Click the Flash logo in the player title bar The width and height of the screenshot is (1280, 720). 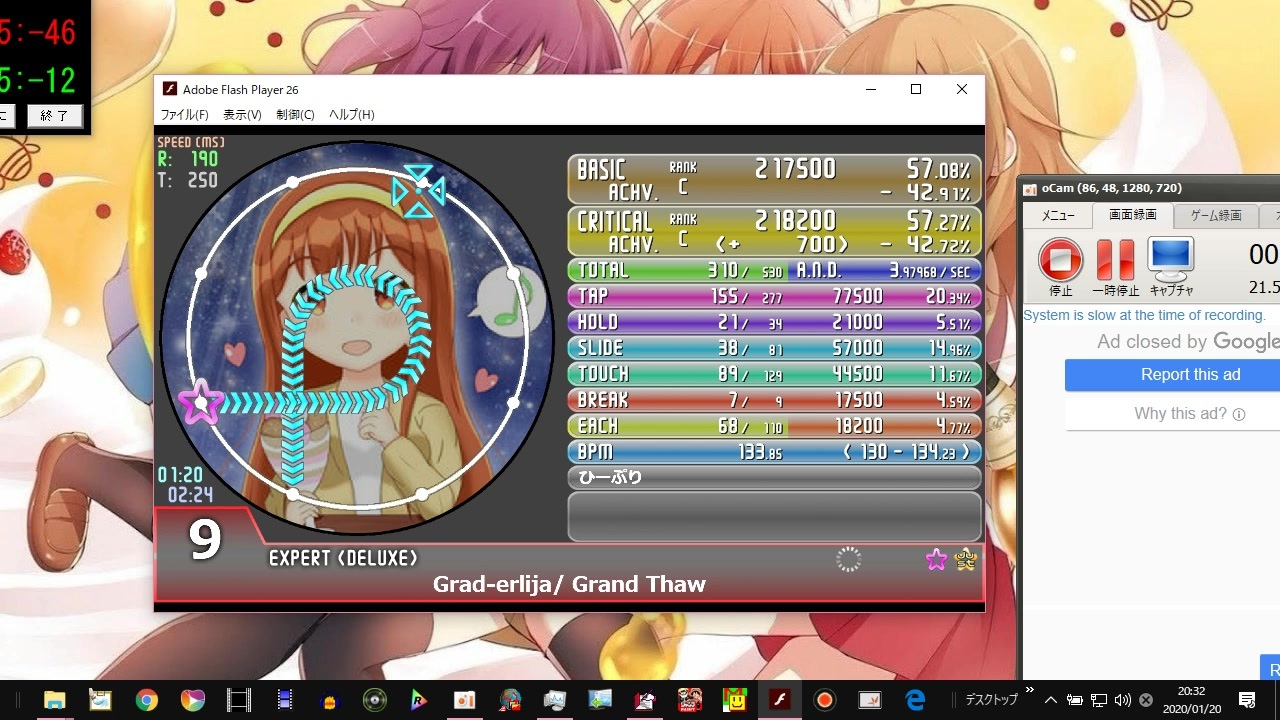[x=170, y=89]
